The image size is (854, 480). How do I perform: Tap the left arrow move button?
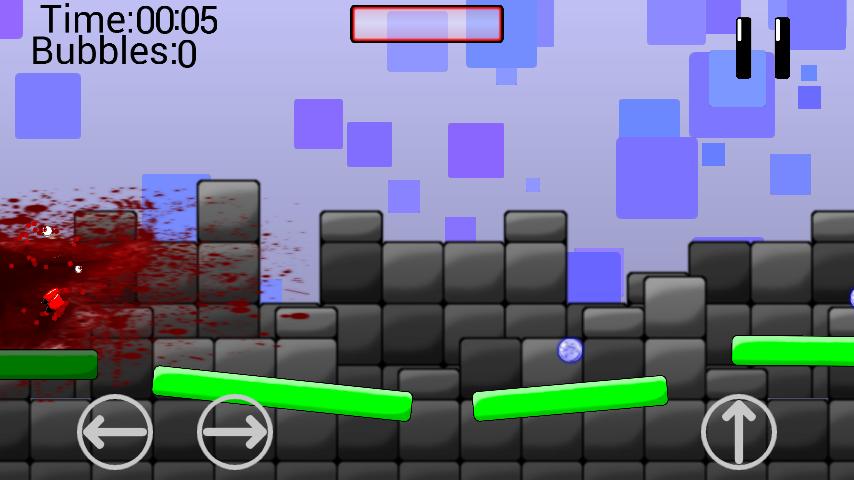point(115,432)
